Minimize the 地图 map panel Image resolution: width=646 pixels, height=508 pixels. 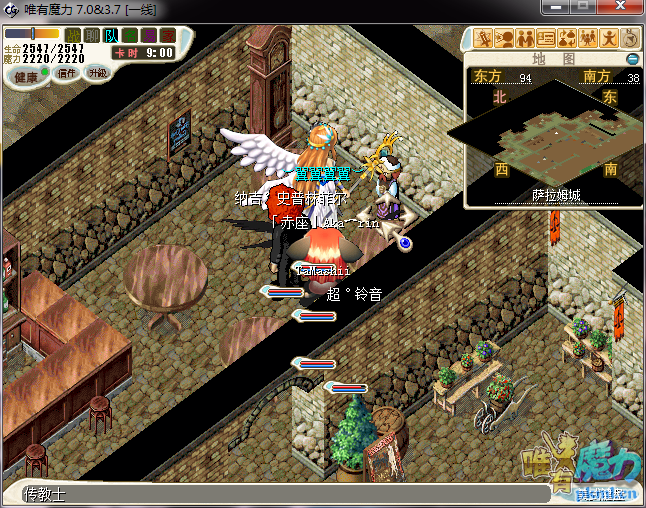633,59
